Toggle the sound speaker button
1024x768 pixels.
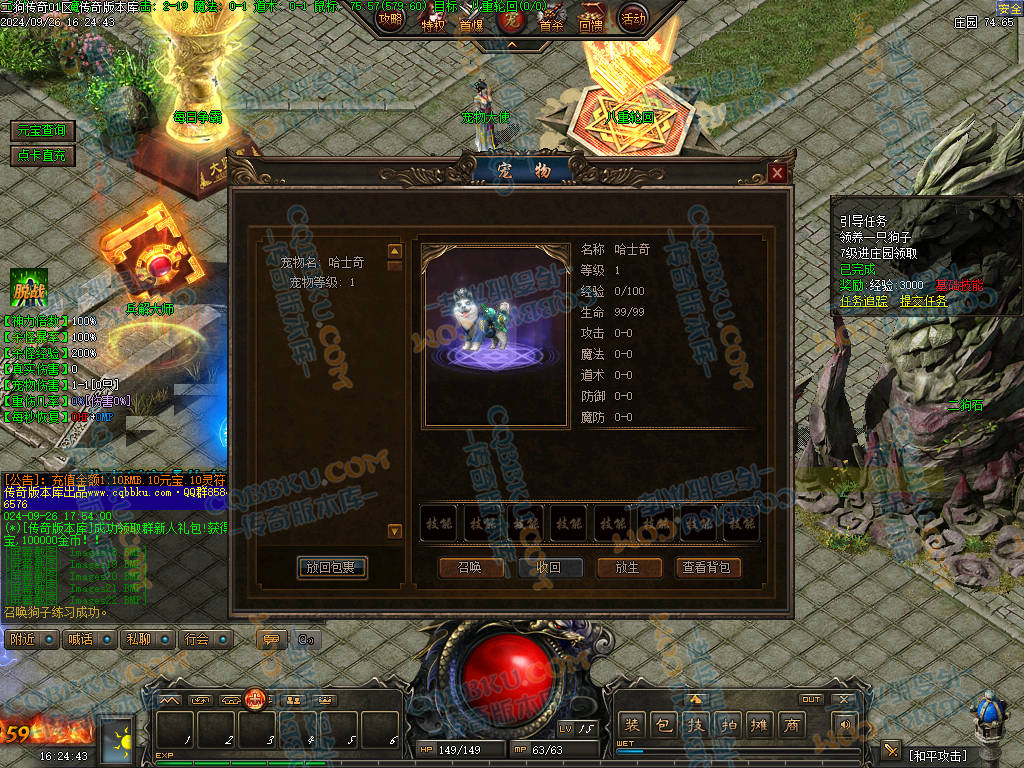pyautogui.click(x=845, y=725)
